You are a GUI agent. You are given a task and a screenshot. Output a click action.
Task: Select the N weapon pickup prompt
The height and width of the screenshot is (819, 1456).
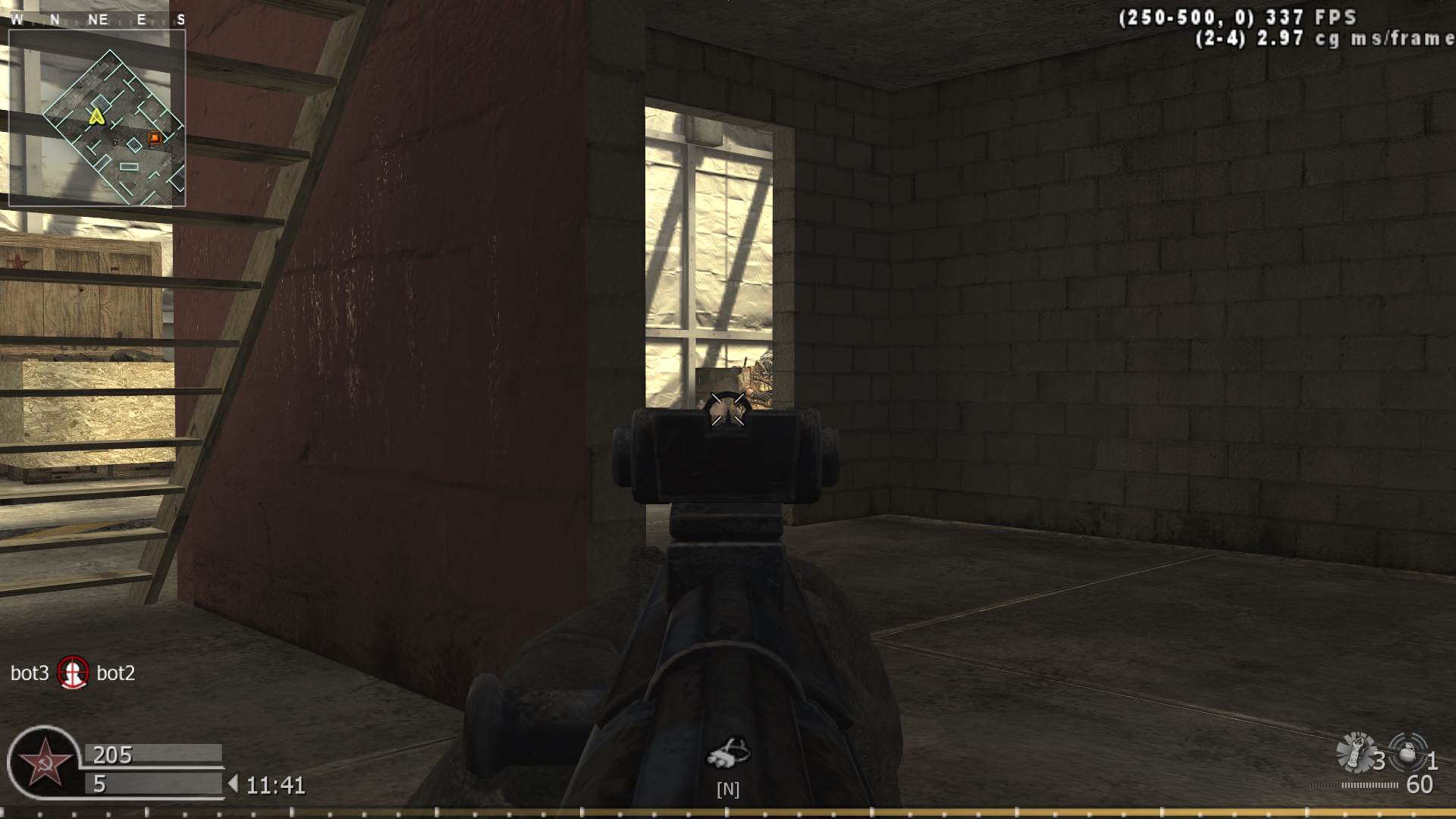pyautogui.click(x=729, y=789)
